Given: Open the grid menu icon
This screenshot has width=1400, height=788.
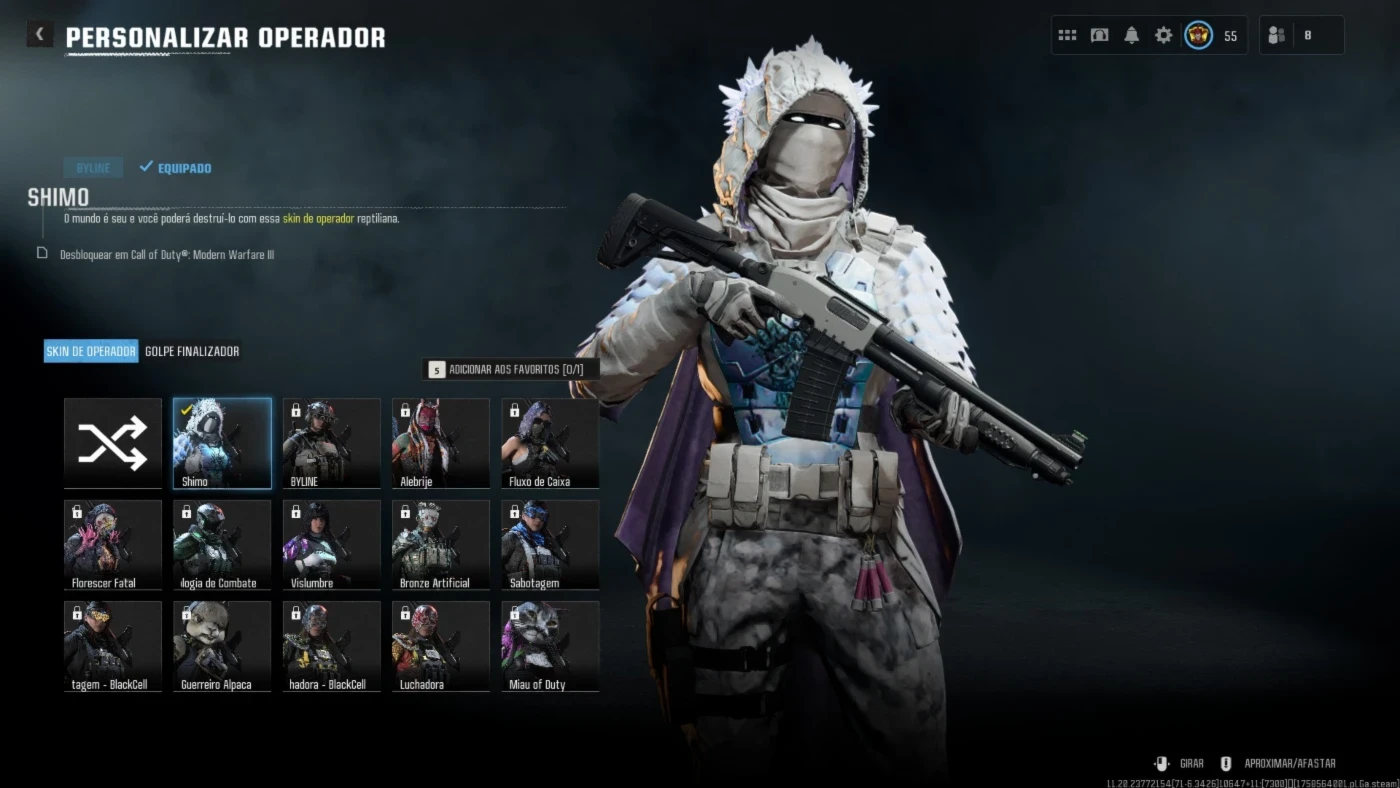Looking at the screenshot, I should [1067, 35].
